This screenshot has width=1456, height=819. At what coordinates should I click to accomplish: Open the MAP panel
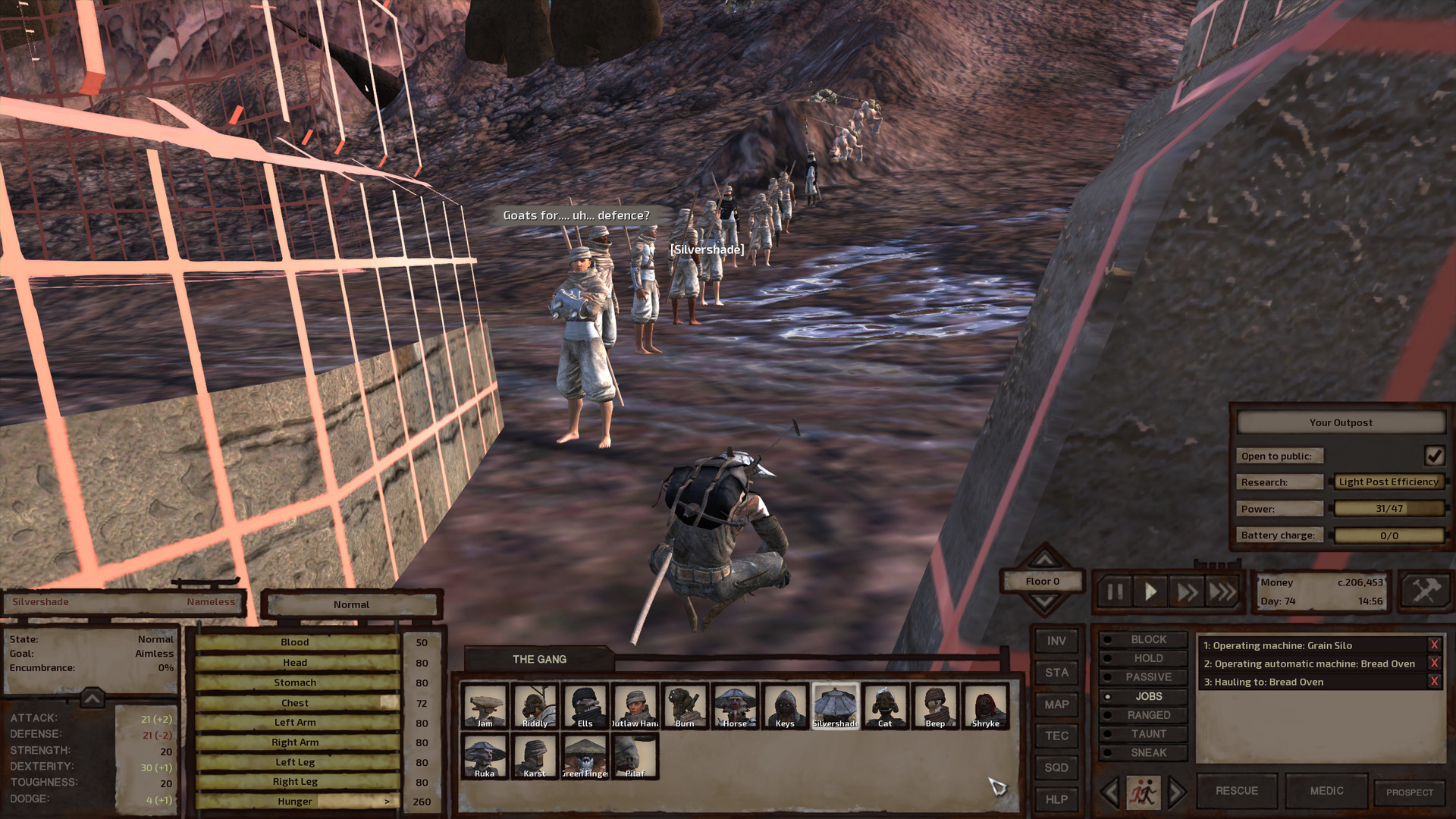tap(1056, 704)
